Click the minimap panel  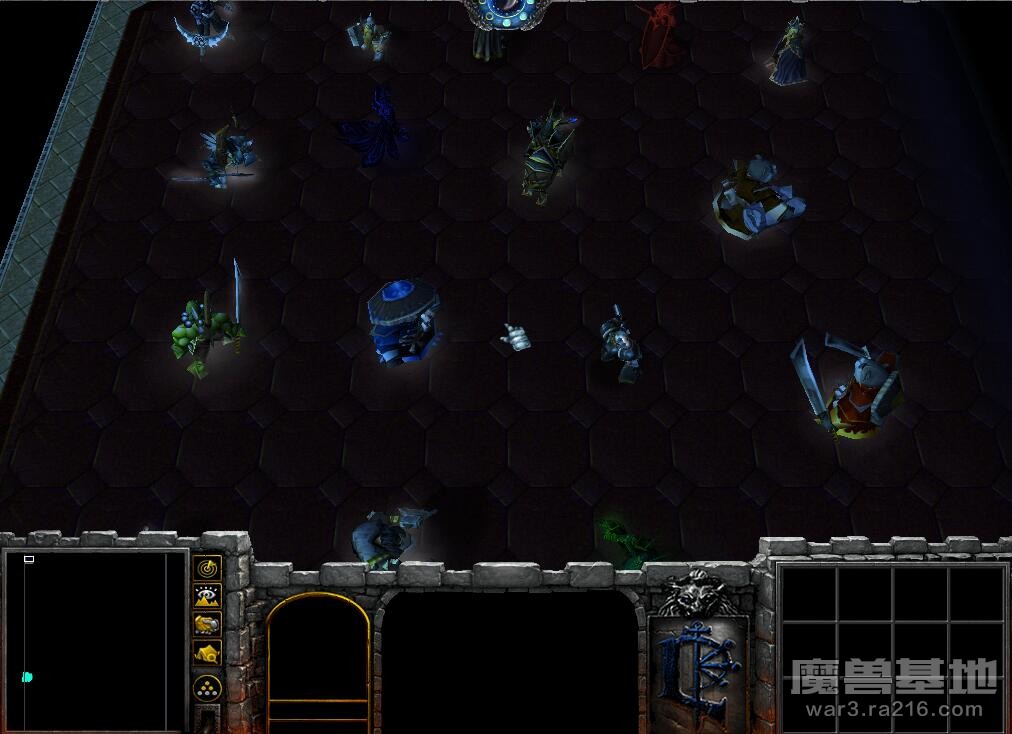pos(95,640)
